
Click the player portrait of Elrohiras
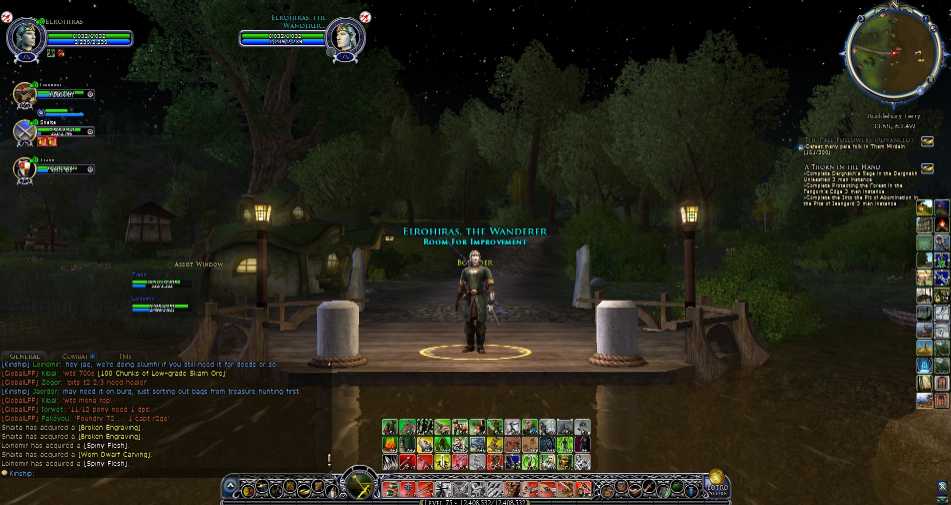tap(23, 38)
